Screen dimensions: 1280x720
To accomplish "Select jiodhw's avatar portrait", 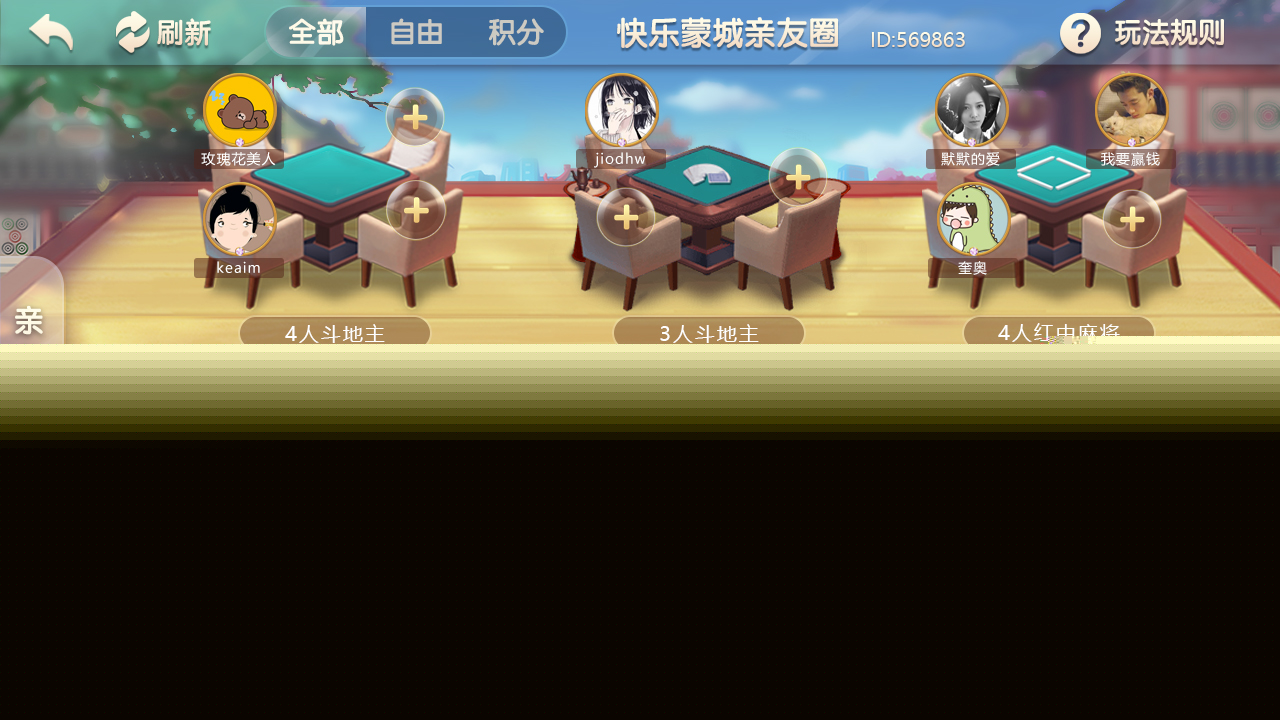I will (x=621, y=108).
